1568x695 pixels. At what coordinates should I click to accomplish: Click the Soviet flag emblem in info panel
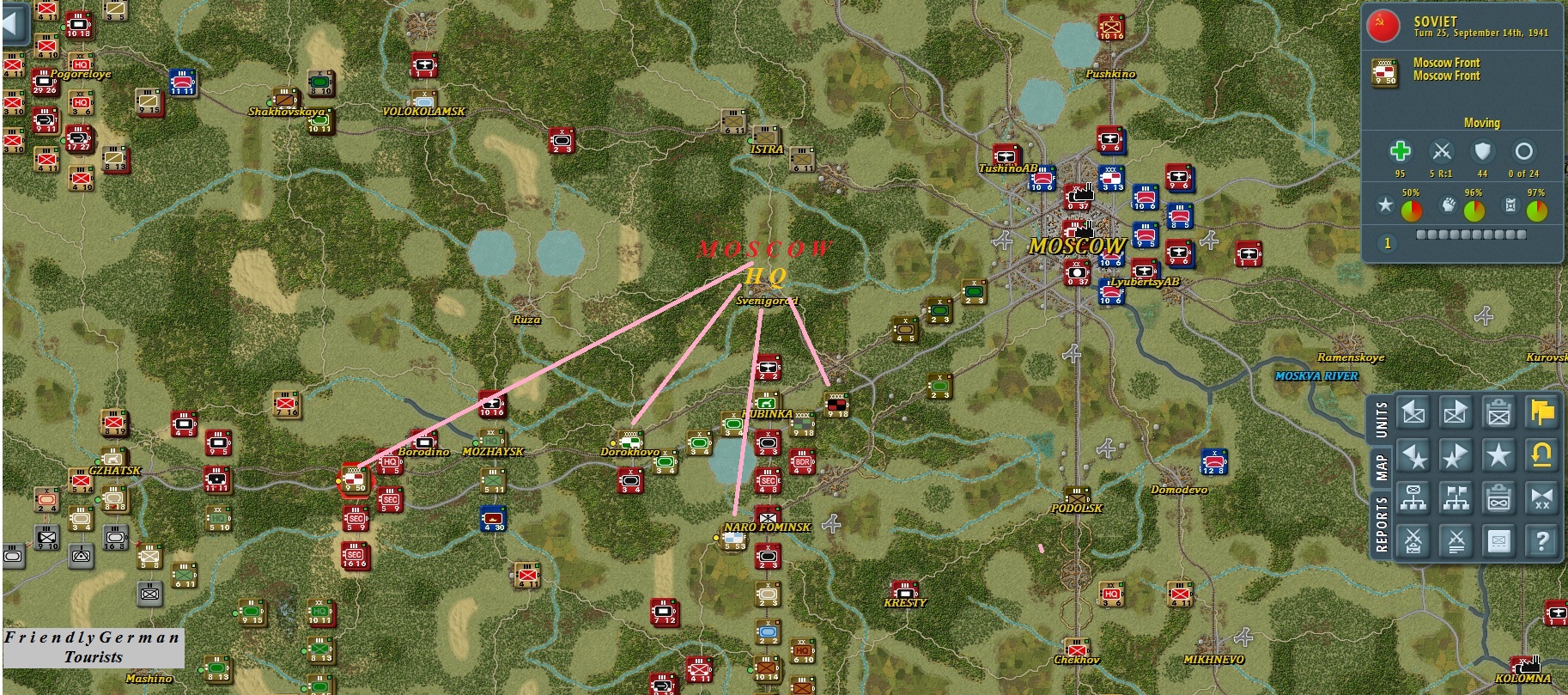[1383, 27]
